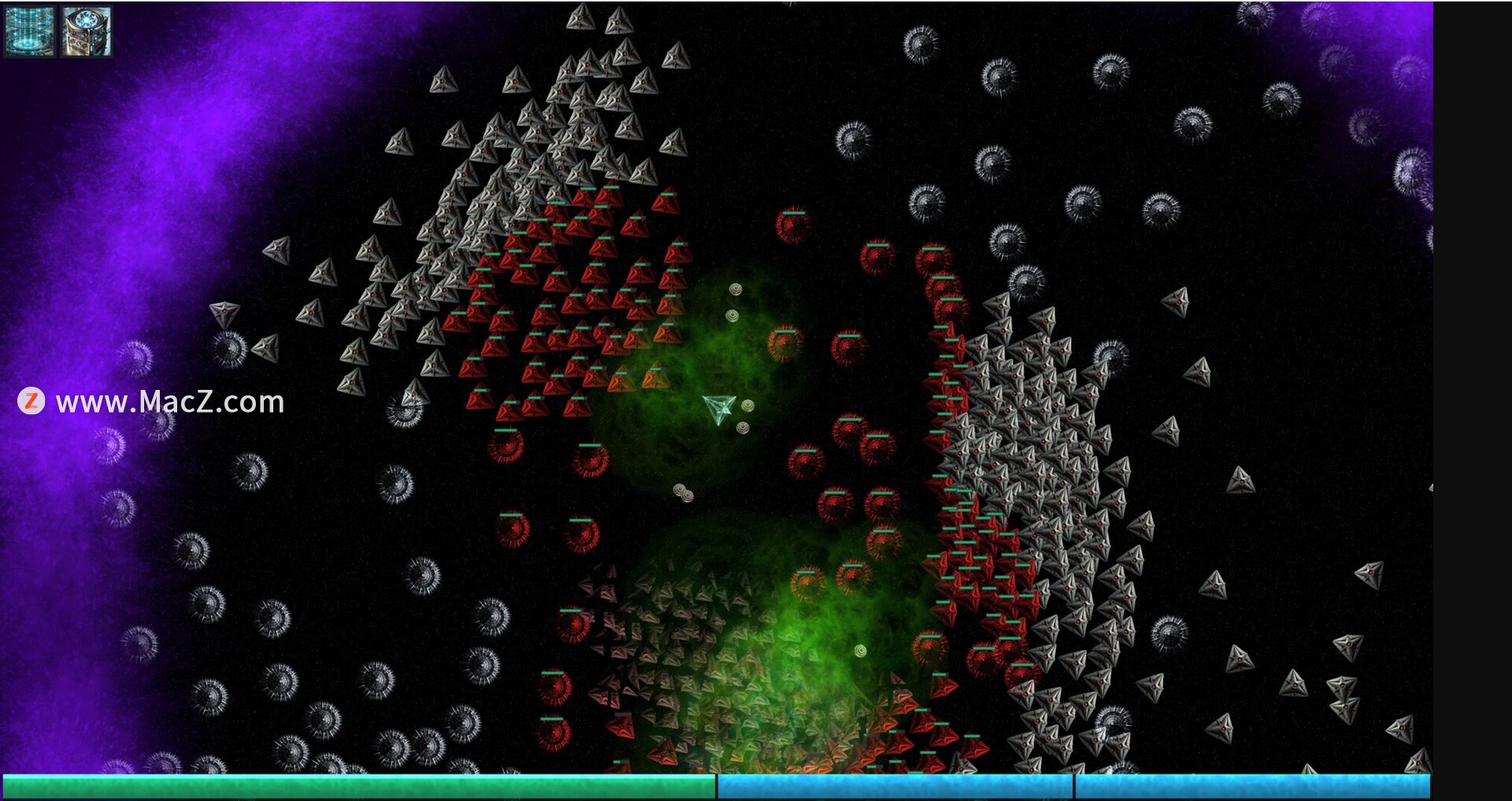Select the metal reactor core ability icon
This screenshot has width=1512, height=801.
(86, 31)
